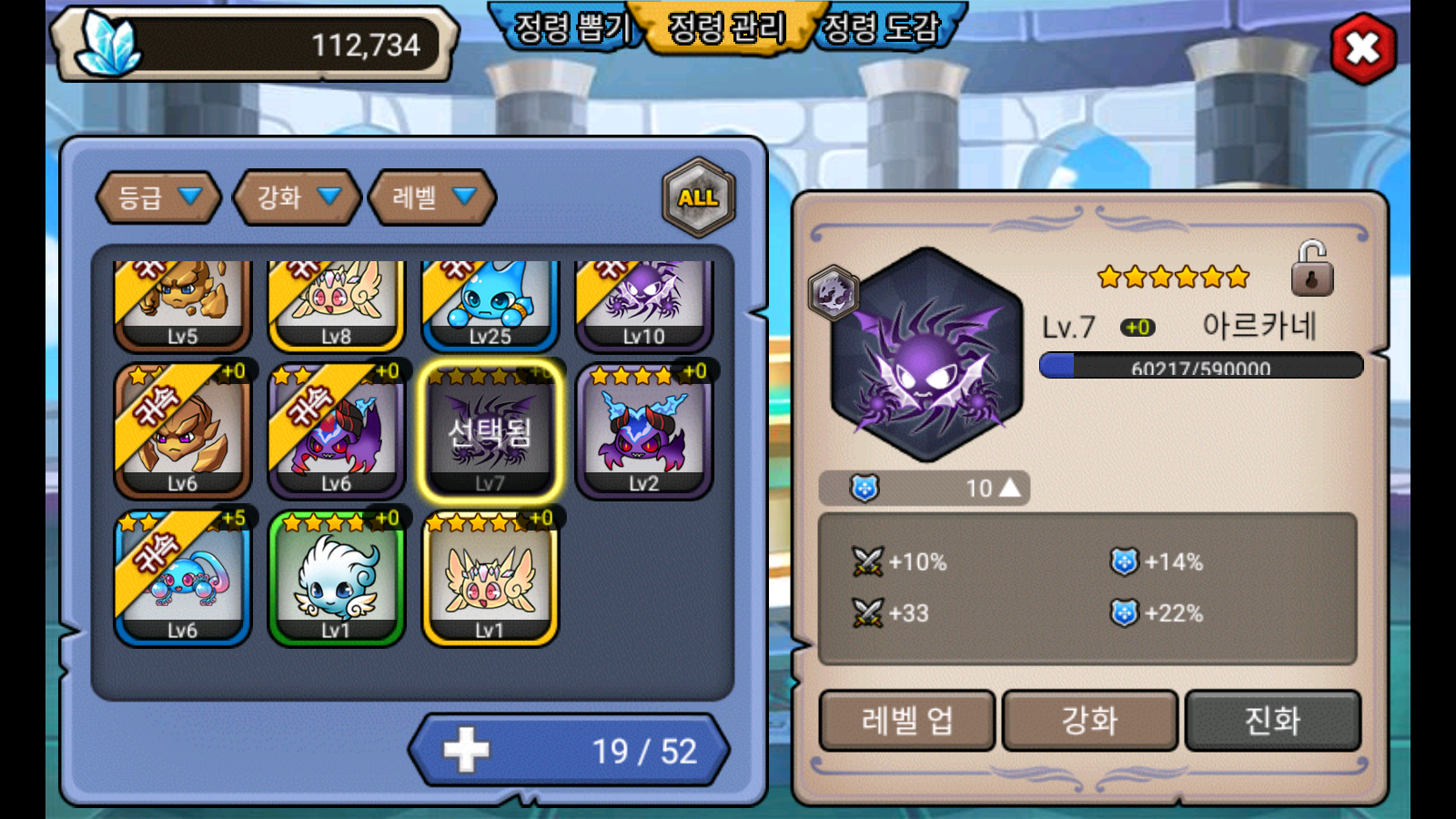Viewport: 1456px width, 819px height.
Task: Expand the shield stat value 10 arrow
Action: point(1009,489)
